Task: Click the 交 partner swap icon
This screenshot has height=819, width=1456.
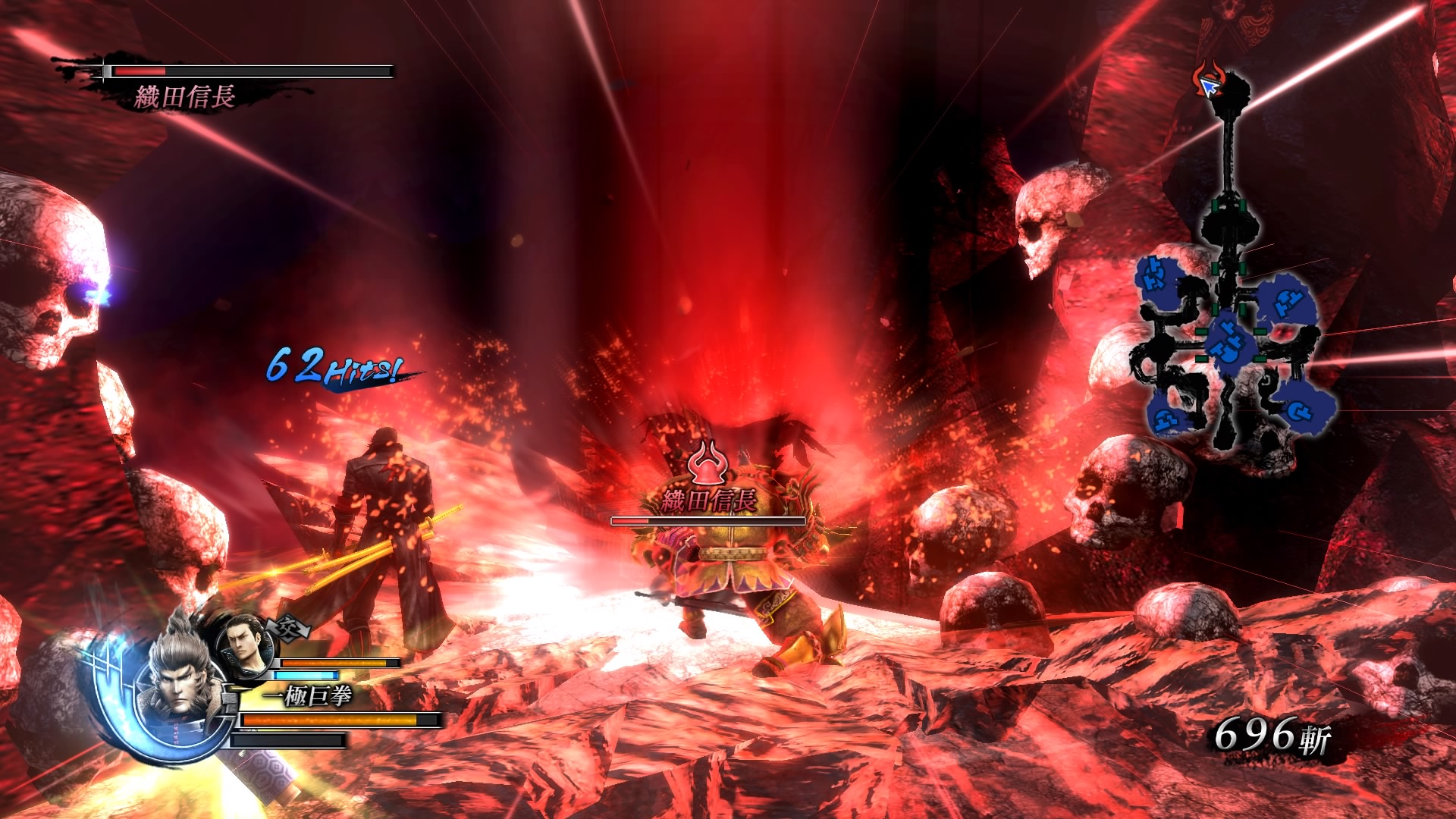Action: point(289,628)
